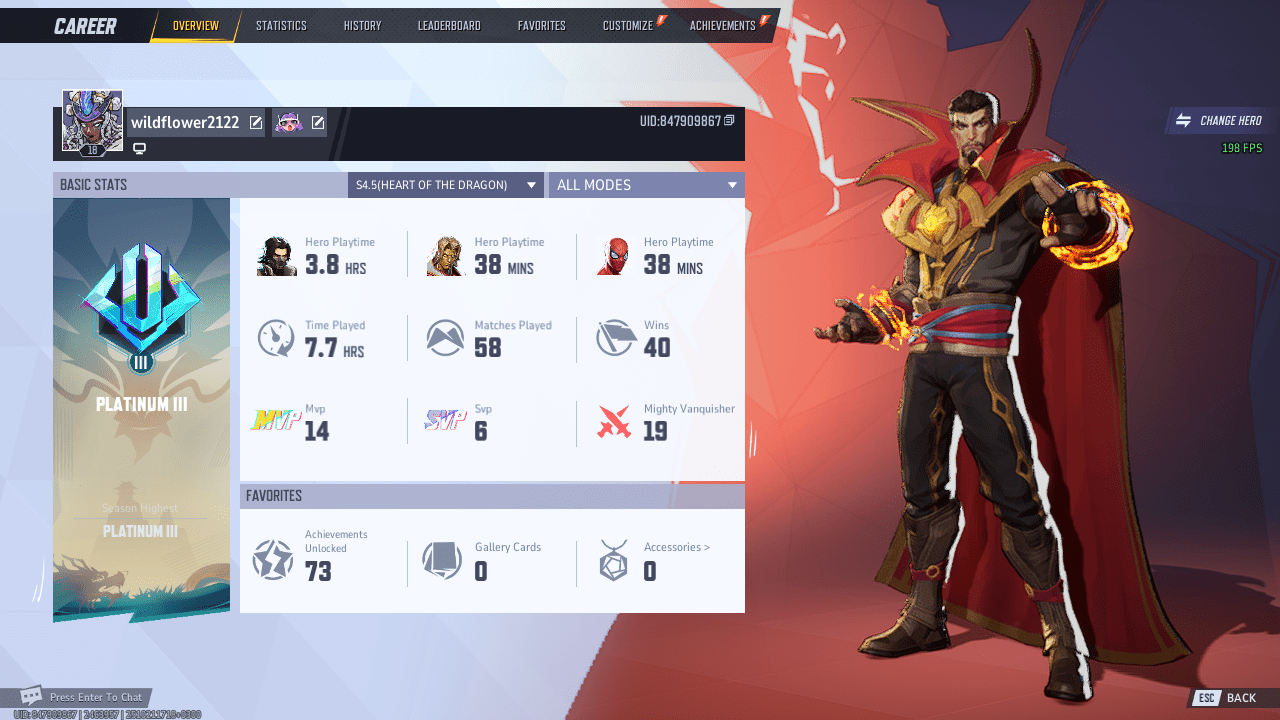Click the Gallery Cards icon
The width and height of the screenshot is (1280, 720).
pyautogui.click(x=443, y=561)
